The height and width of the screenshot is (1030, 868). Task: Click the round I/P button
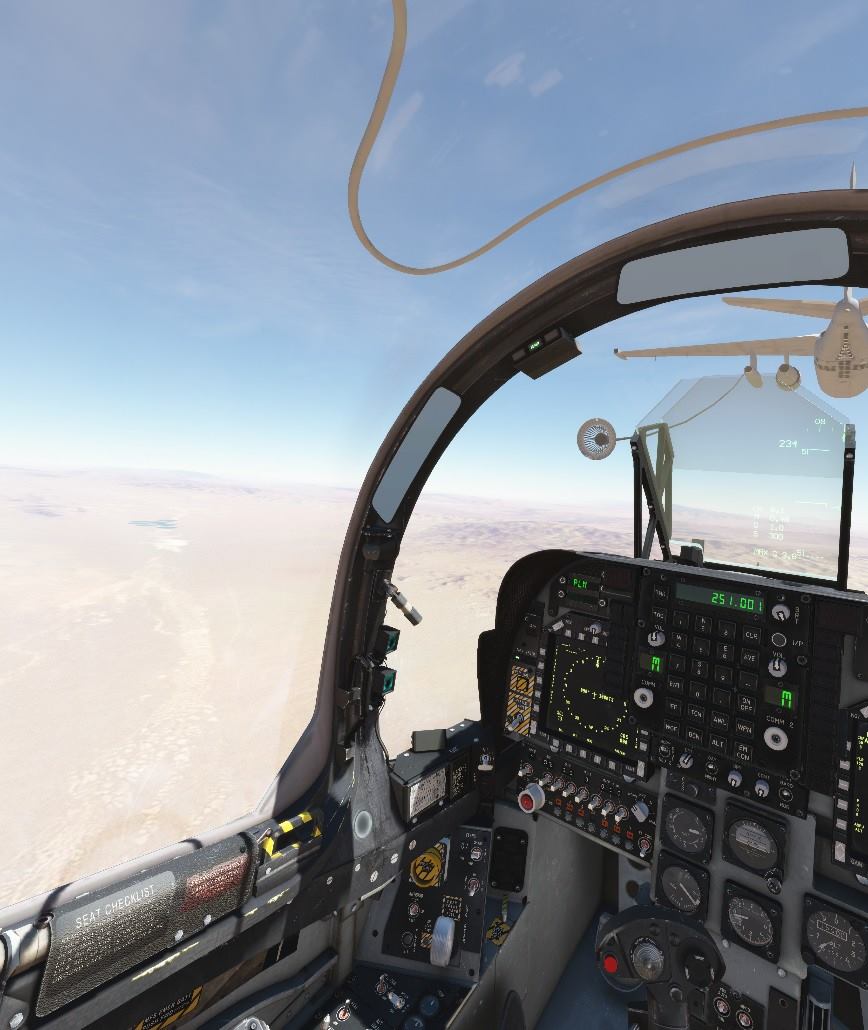[777, 639]
